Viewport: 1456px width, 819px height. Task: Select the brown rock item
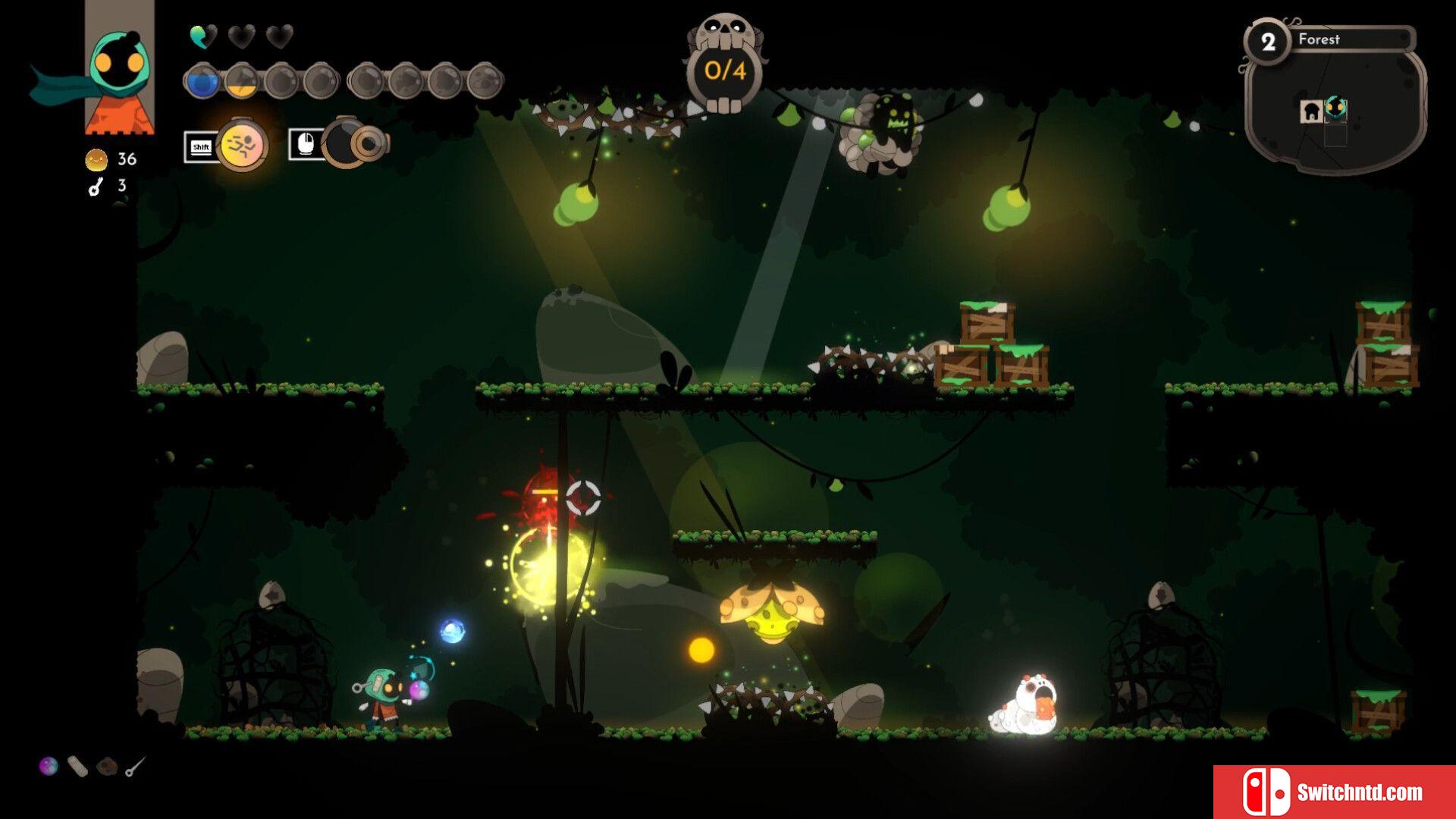[107, 767]
